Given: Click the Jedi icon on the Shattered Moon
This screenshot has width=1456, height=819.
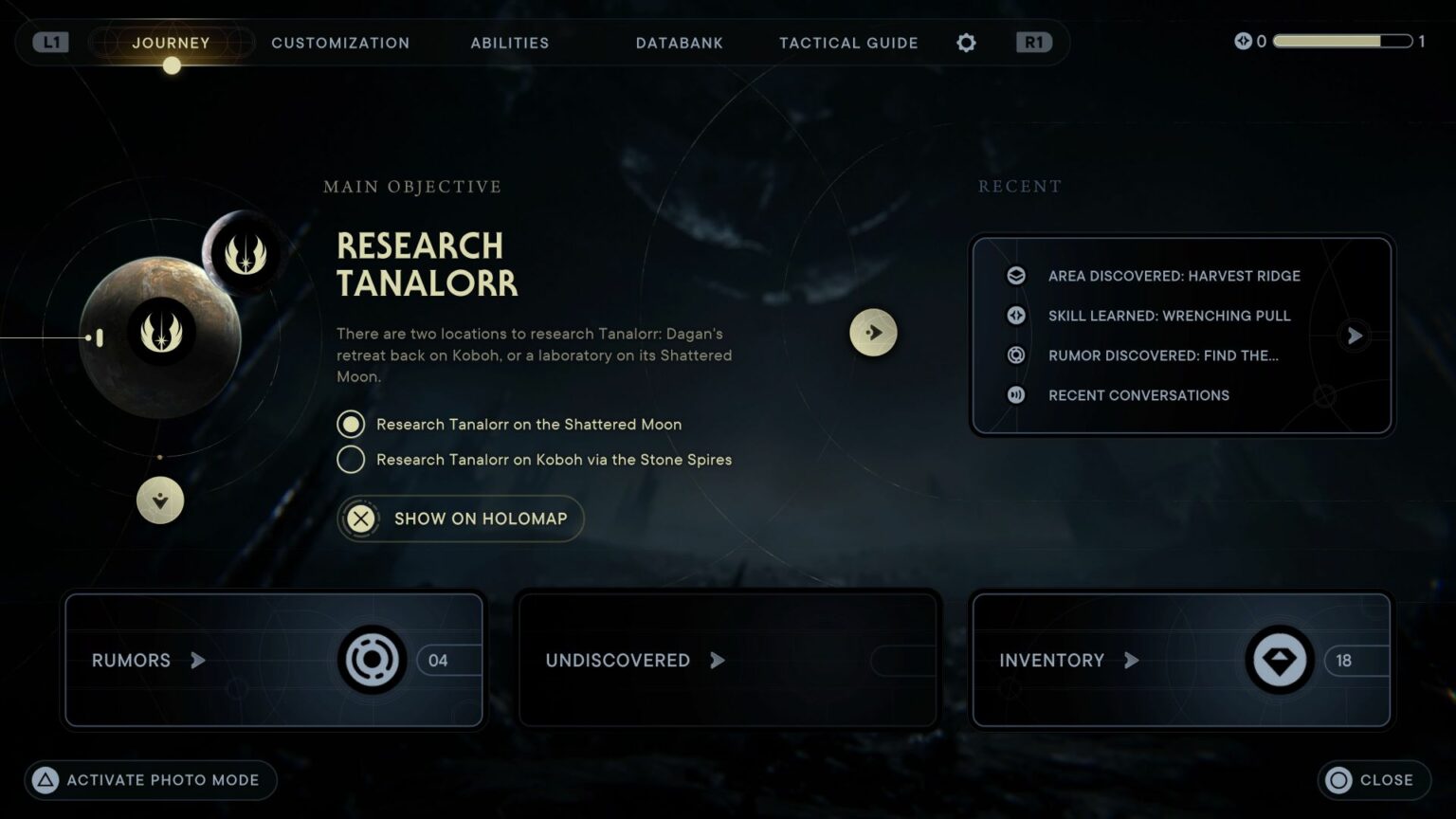Looking at the screenshot, I should click(x=246, y=254).
